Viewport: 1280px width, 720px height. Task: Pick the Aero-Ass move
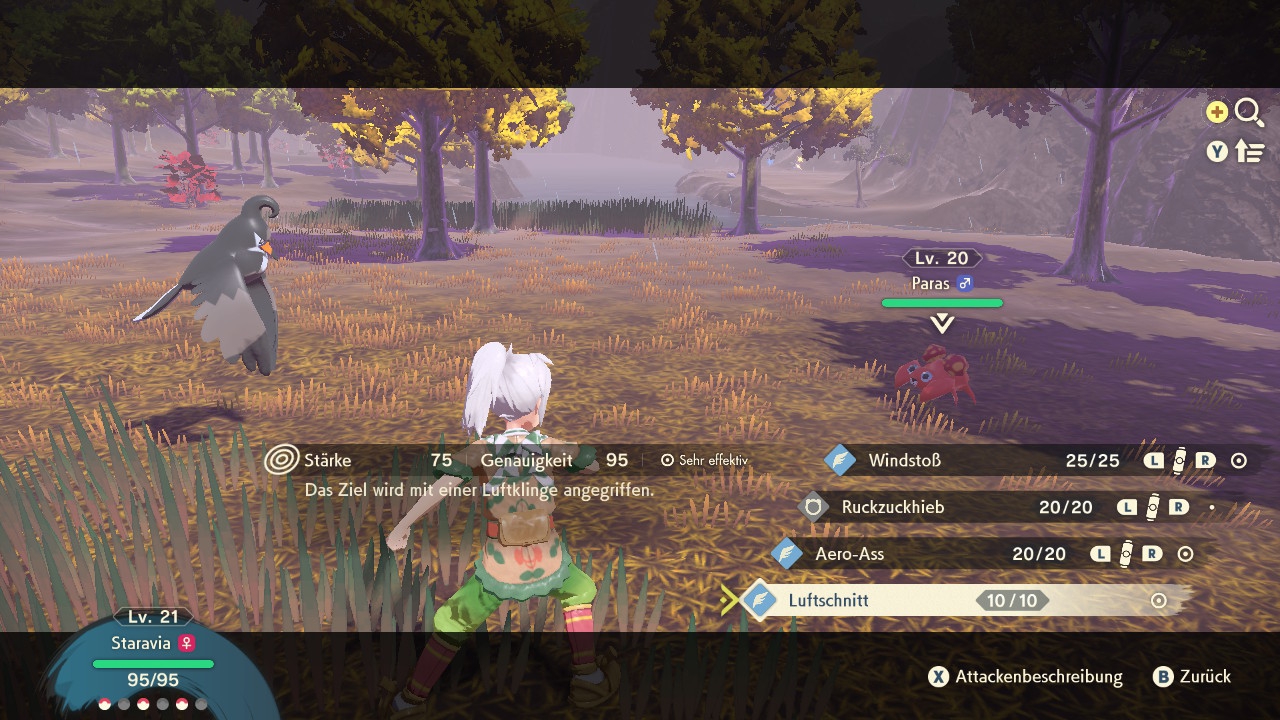(x=849, y=554)
